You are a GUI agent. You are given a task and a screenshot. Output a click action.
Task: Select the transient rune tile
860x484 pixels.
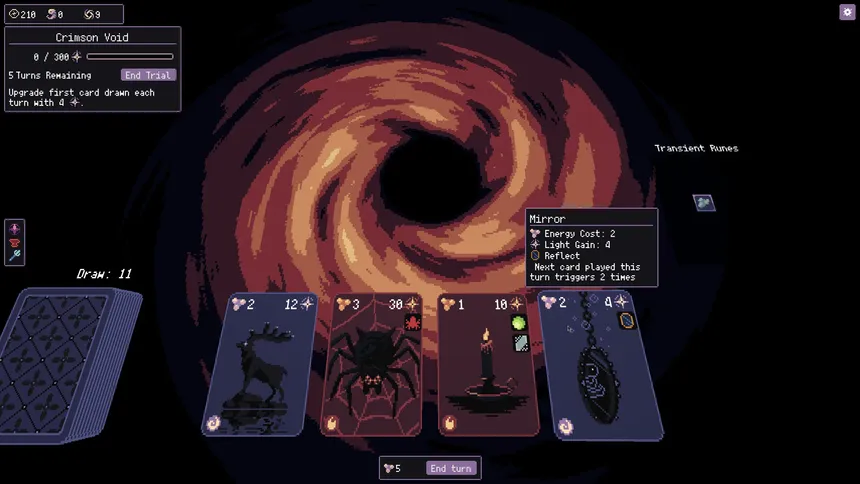704,202
